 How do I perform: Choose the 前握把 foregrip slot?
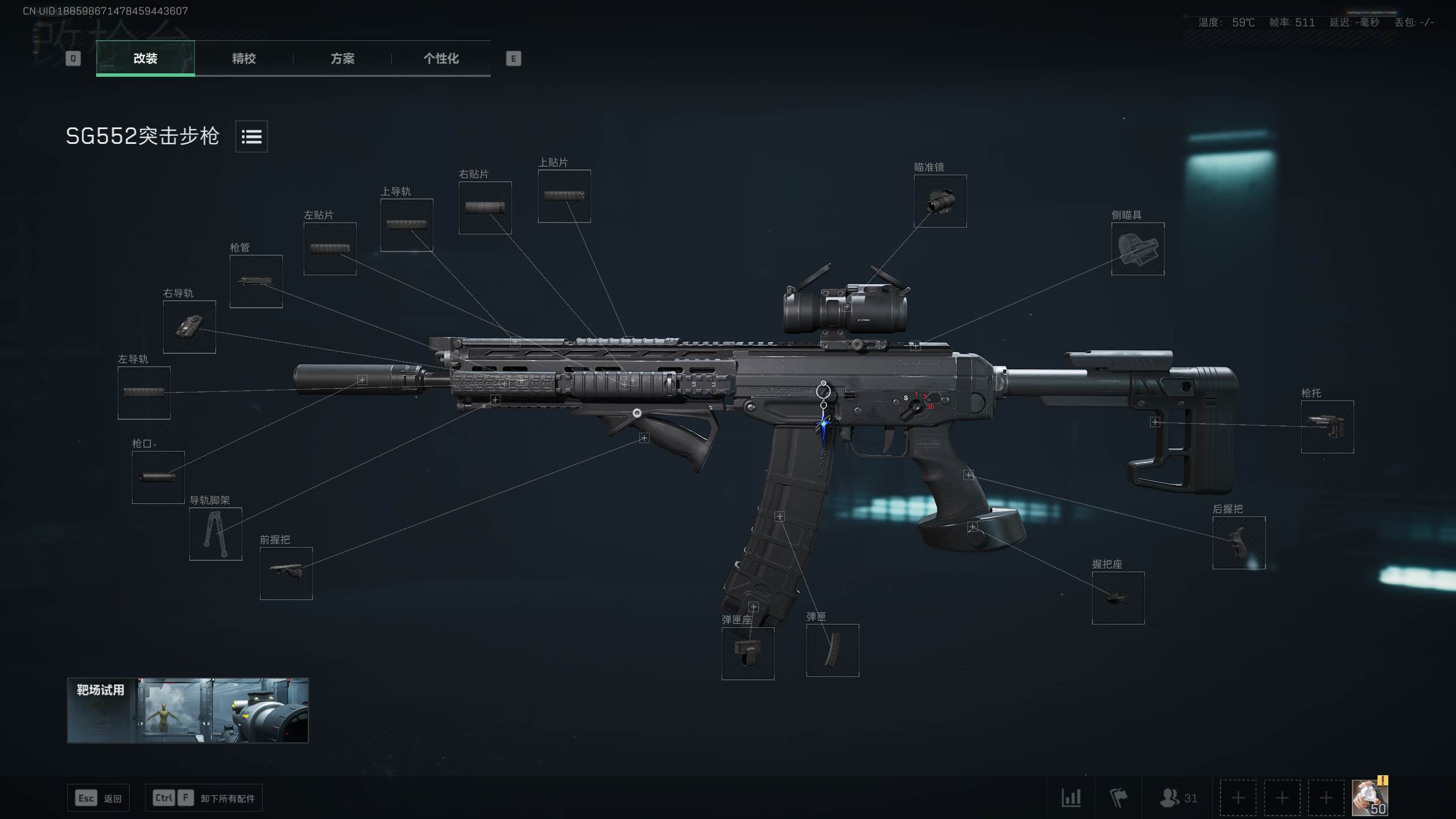tap(286, 573)
